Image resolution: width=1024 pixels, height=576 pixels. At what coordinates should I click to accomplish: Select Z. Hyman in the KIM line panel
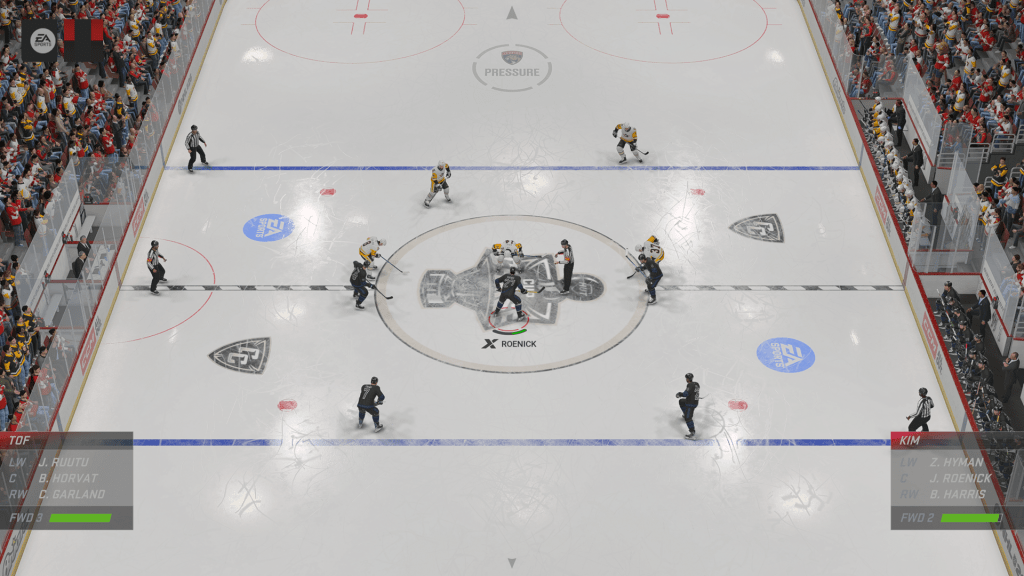(956, 462)
